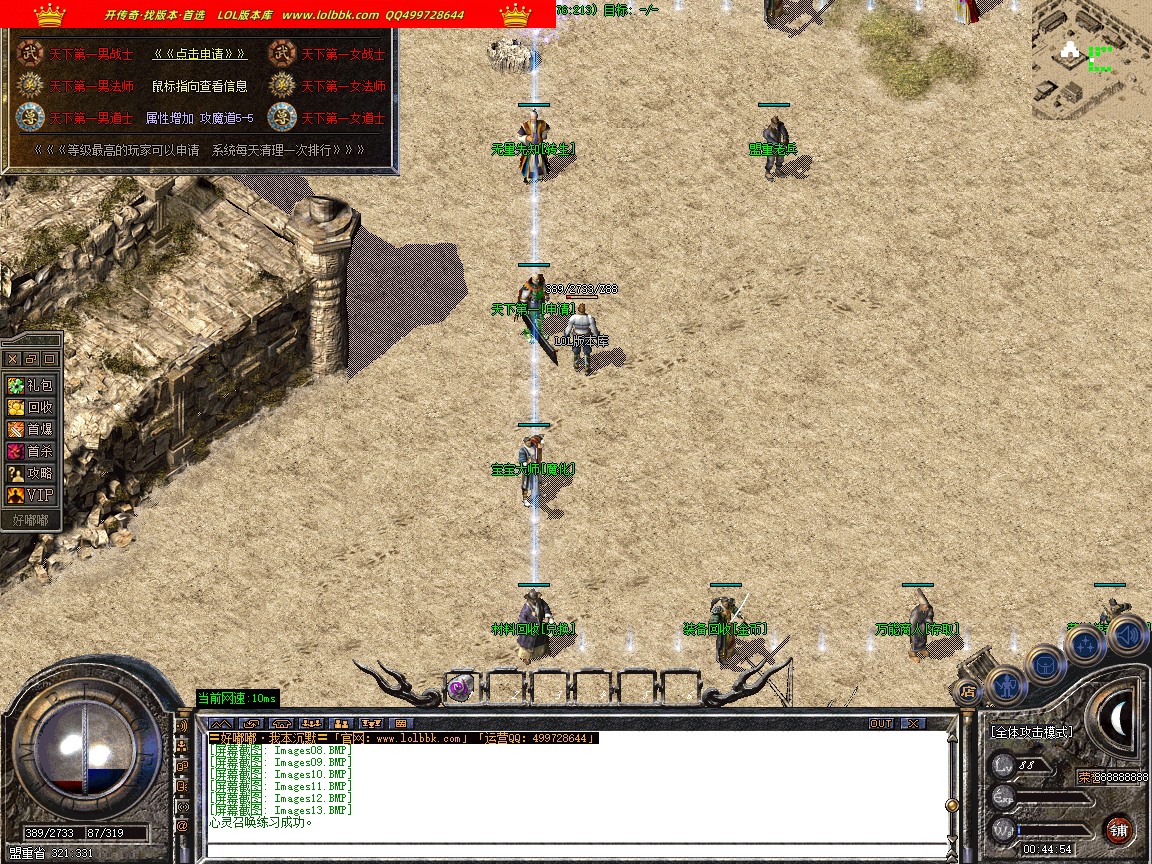Open the 礼包 gift pack menu
Viewport: 1152px width, 864px height.
[x=31, y=385]
